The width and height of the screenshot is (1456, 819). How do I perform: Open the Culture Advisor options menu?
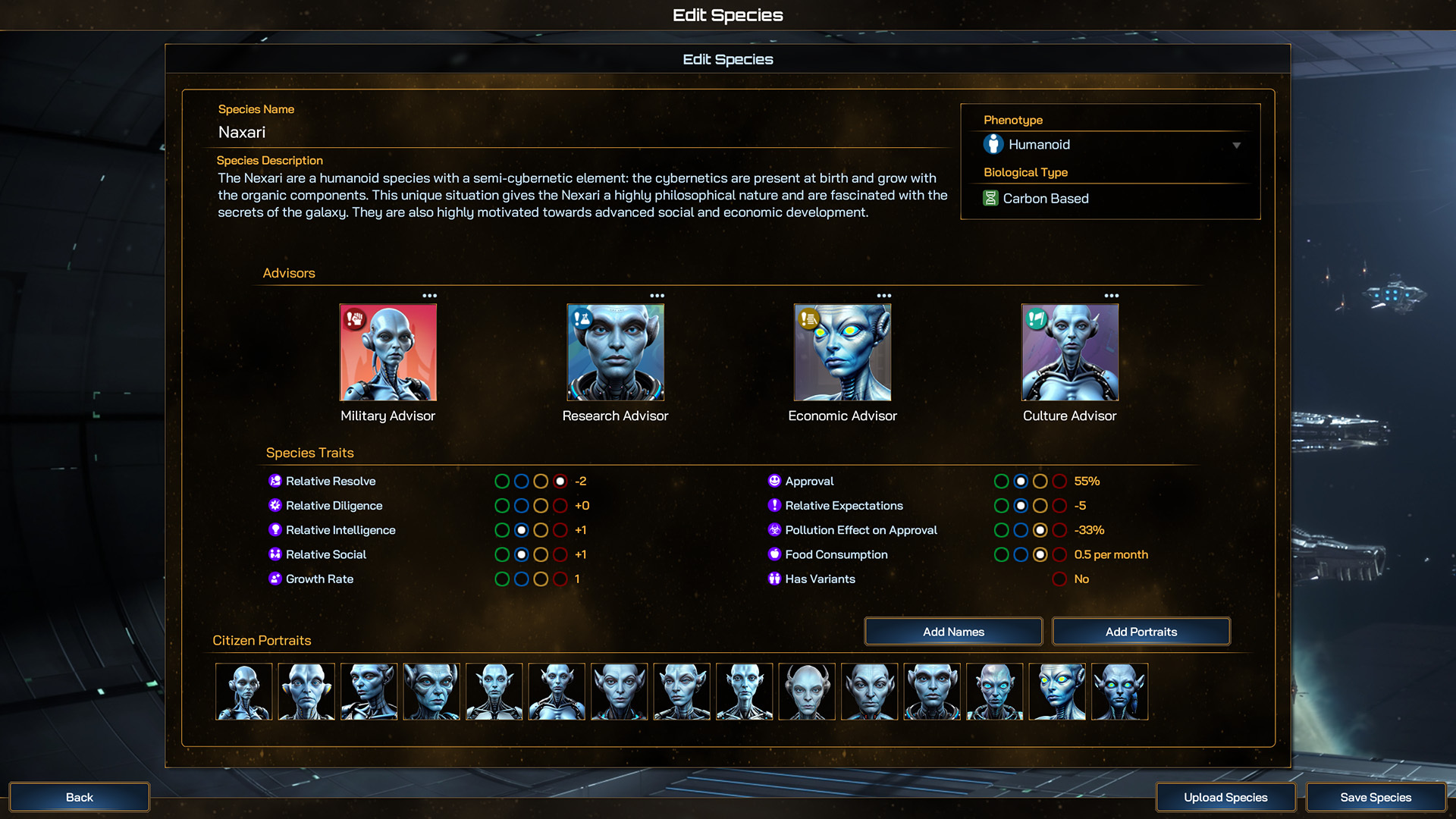click(1111, 296)
